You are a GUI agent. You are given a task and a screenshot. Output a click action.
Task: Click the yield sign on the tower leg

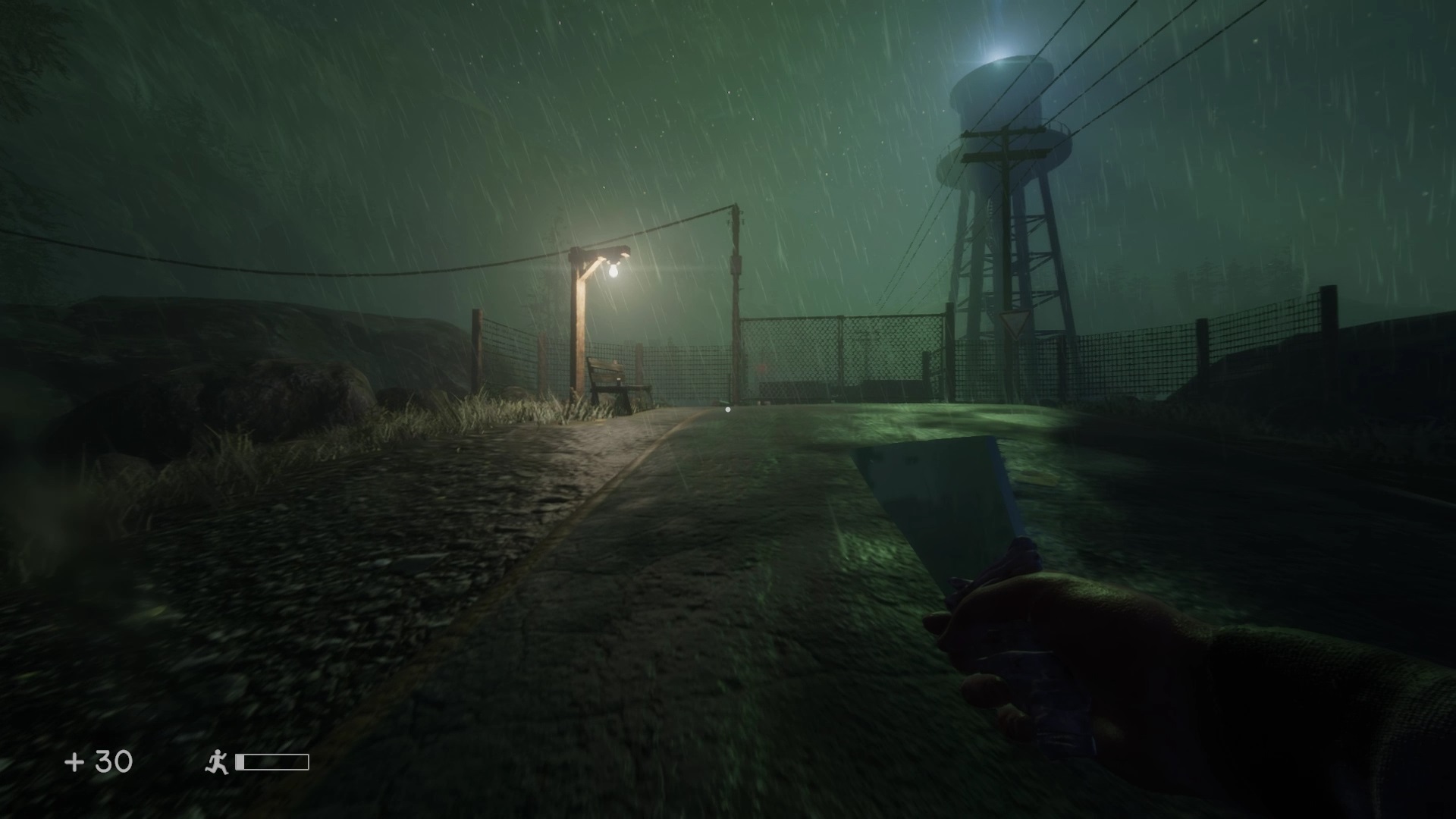tap(1015, 324)
